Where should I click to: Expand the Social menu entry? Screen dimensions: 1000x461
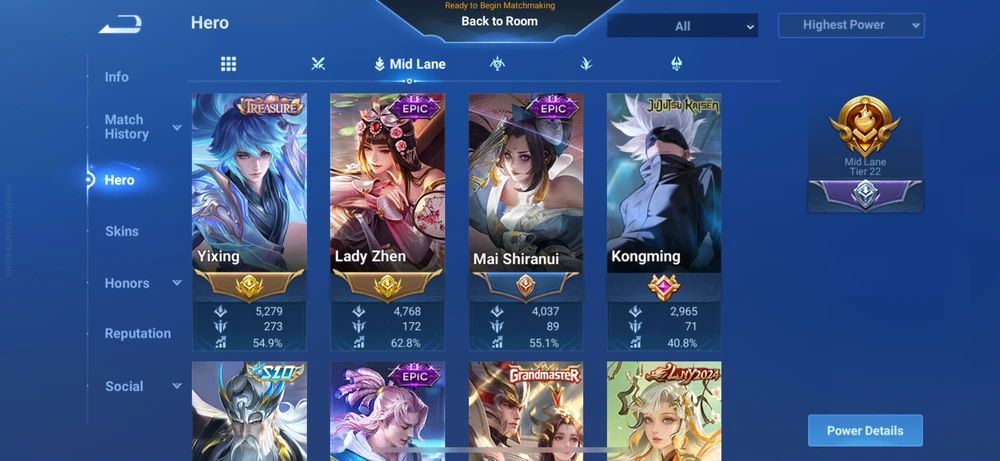[140, 386]
